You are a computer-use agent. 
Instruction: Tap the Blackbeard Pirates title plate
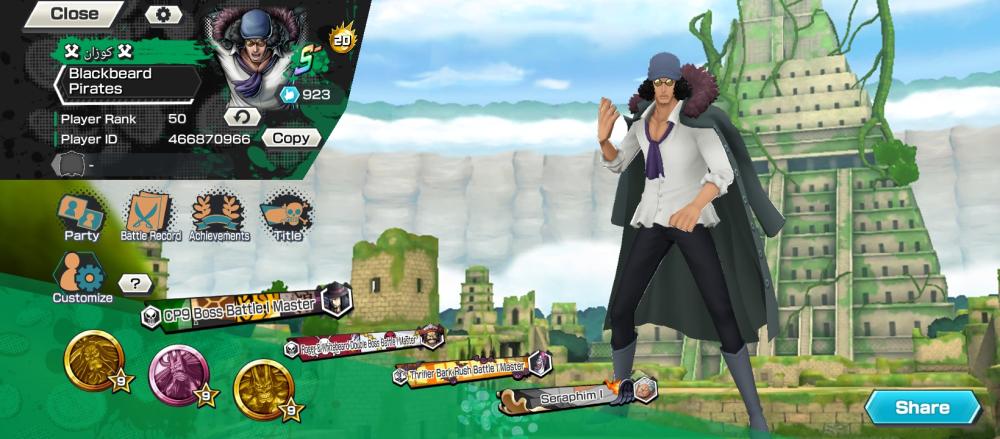pyautogui.click(x=128, y=81)
